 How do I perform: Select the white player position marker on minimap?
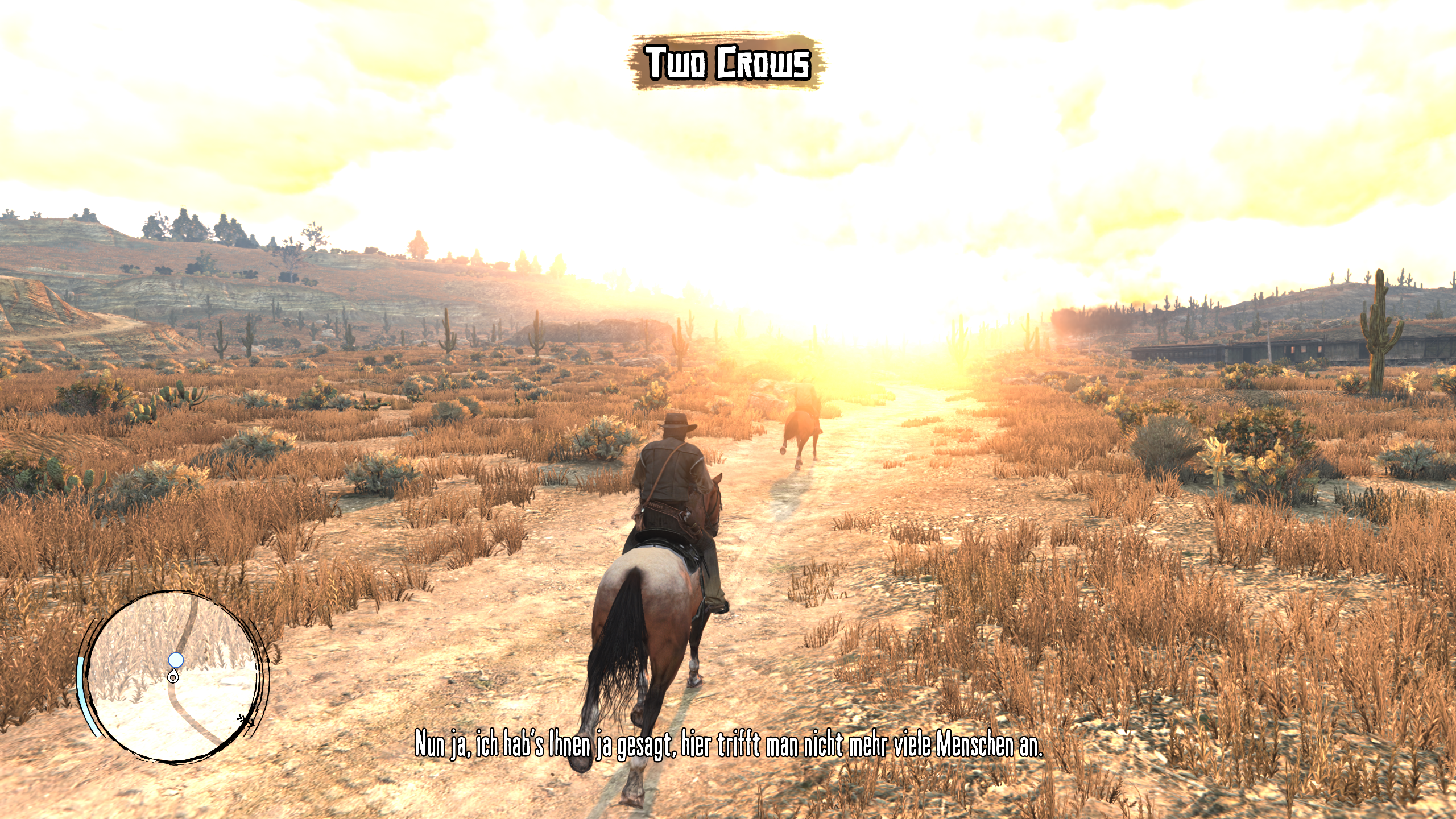pos(173,677)
